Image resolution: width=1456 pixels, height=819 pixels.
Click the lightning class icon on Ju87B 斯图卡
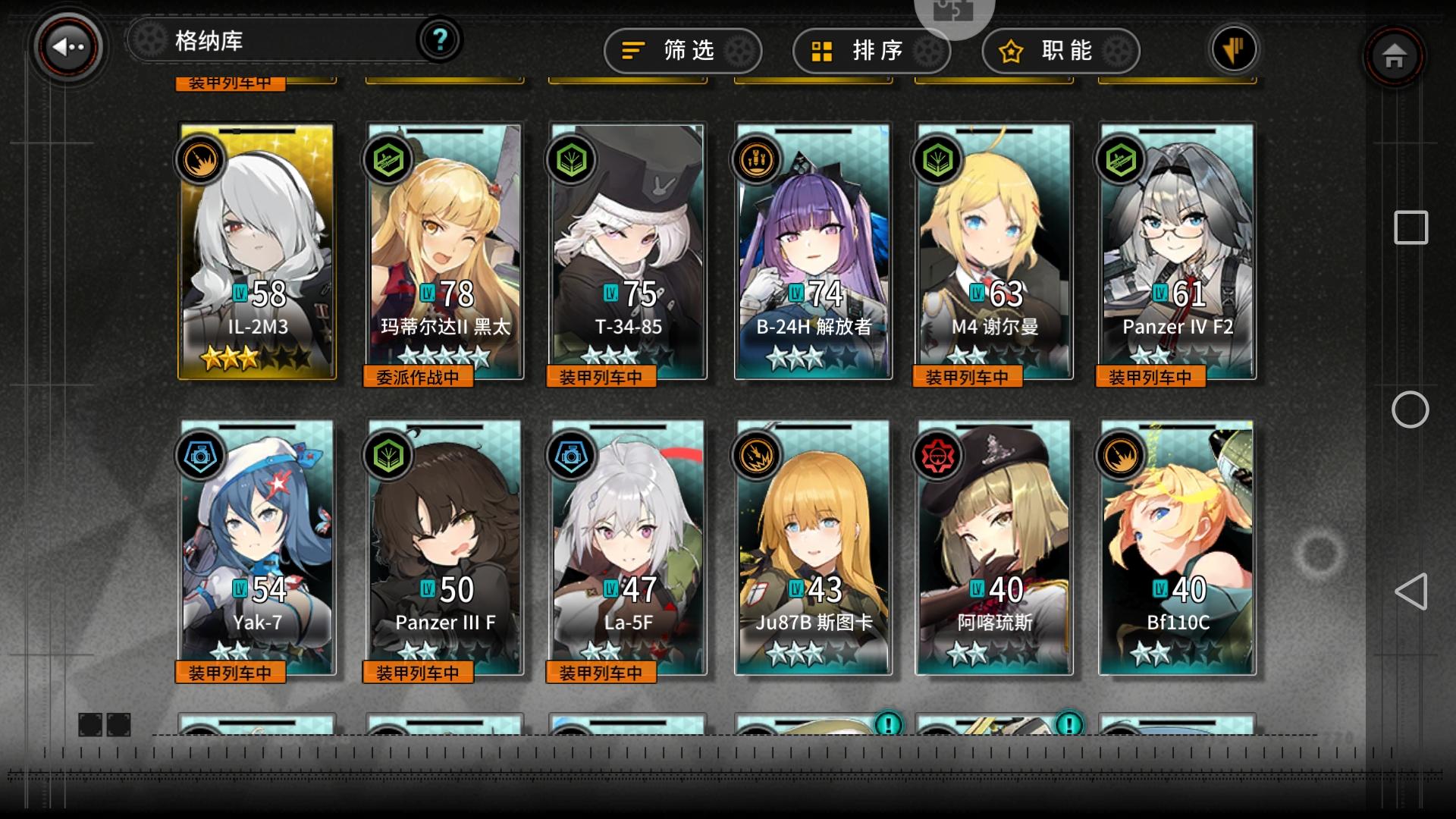tap(759, 457)
